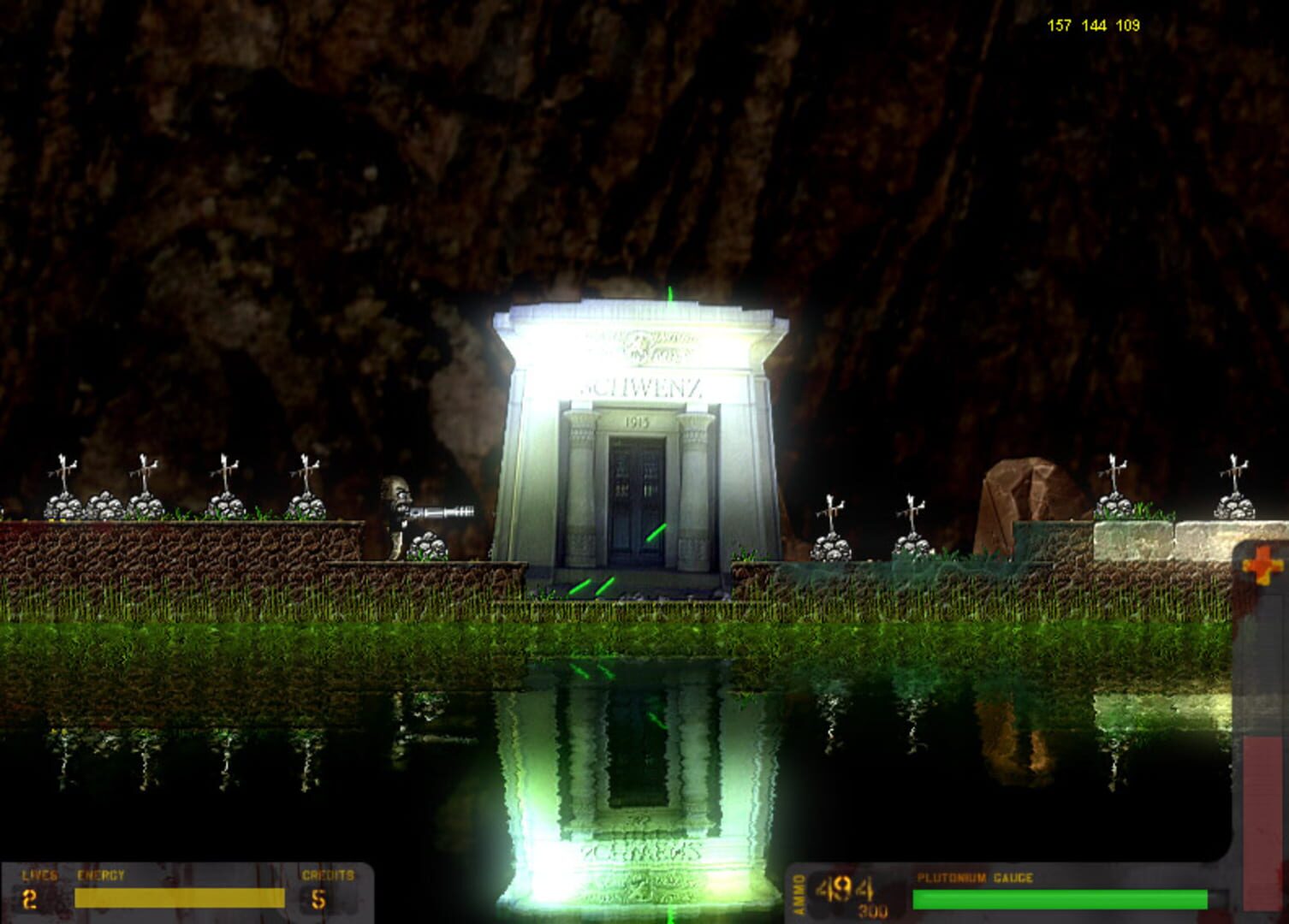
Task: Click the red cross health pickup
Action: coord(1263,565)
